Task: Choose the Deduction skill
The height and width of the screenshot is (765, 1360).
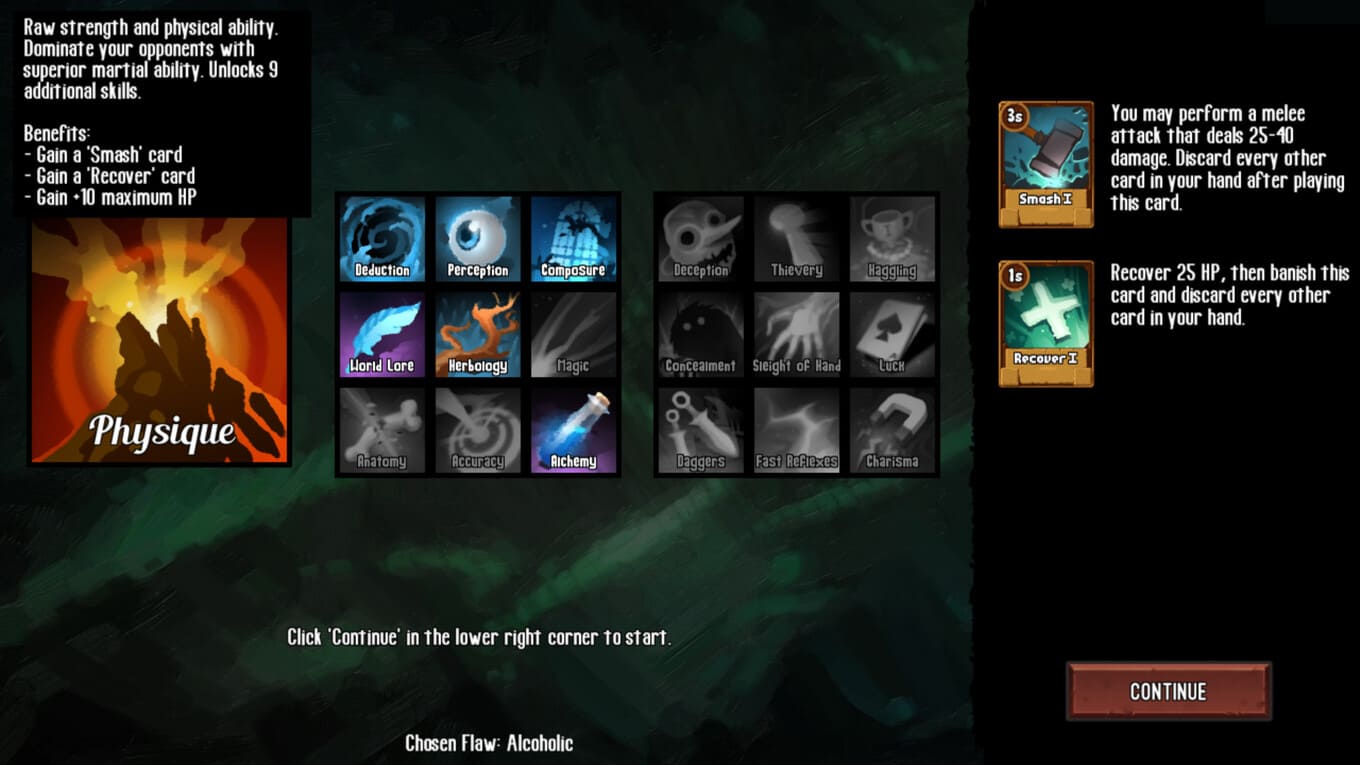Action: pyautogui.click(x=382, y=239)
